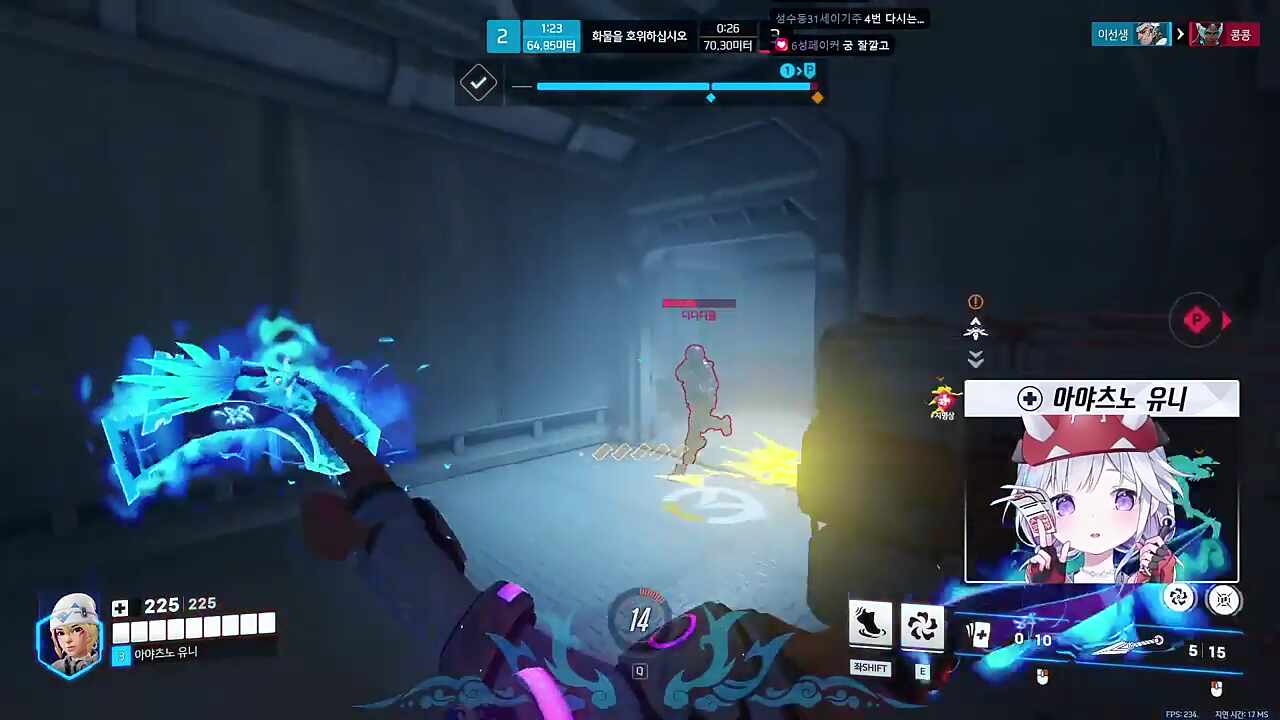Click the heart donation icon beside 6성페이커

[x=781, y=45]
